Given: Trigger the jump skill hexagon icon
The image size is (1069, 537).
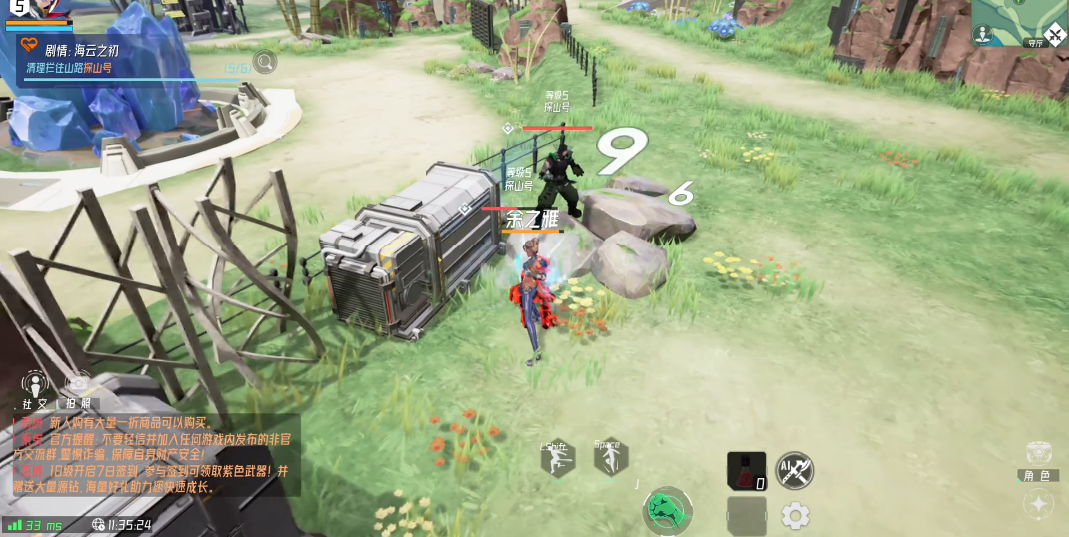Looking at the screenshot, I should (x=609, y=458).
